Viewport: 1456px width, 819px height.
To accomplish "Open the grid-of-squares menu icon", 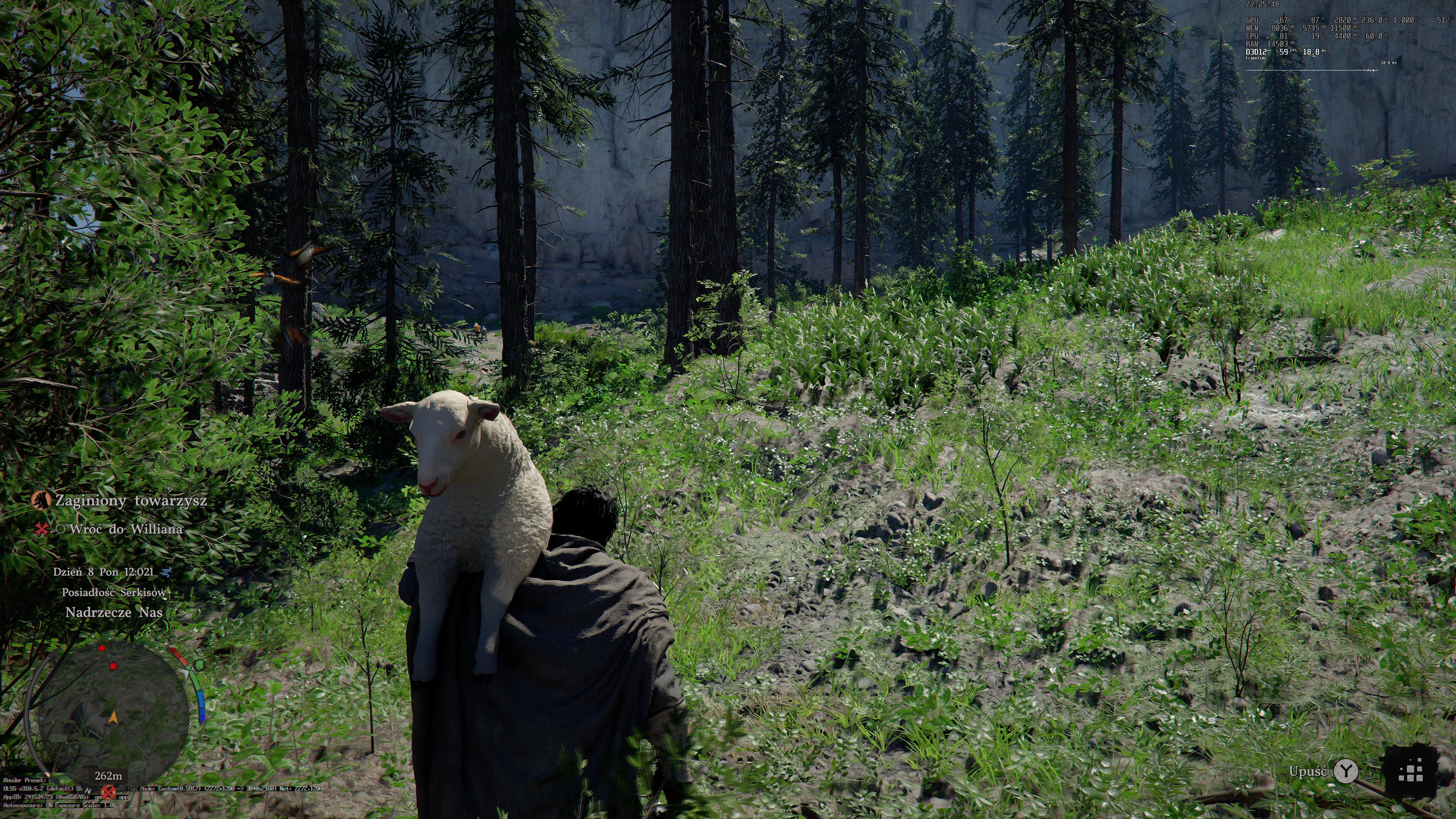I will [1410, 772].
